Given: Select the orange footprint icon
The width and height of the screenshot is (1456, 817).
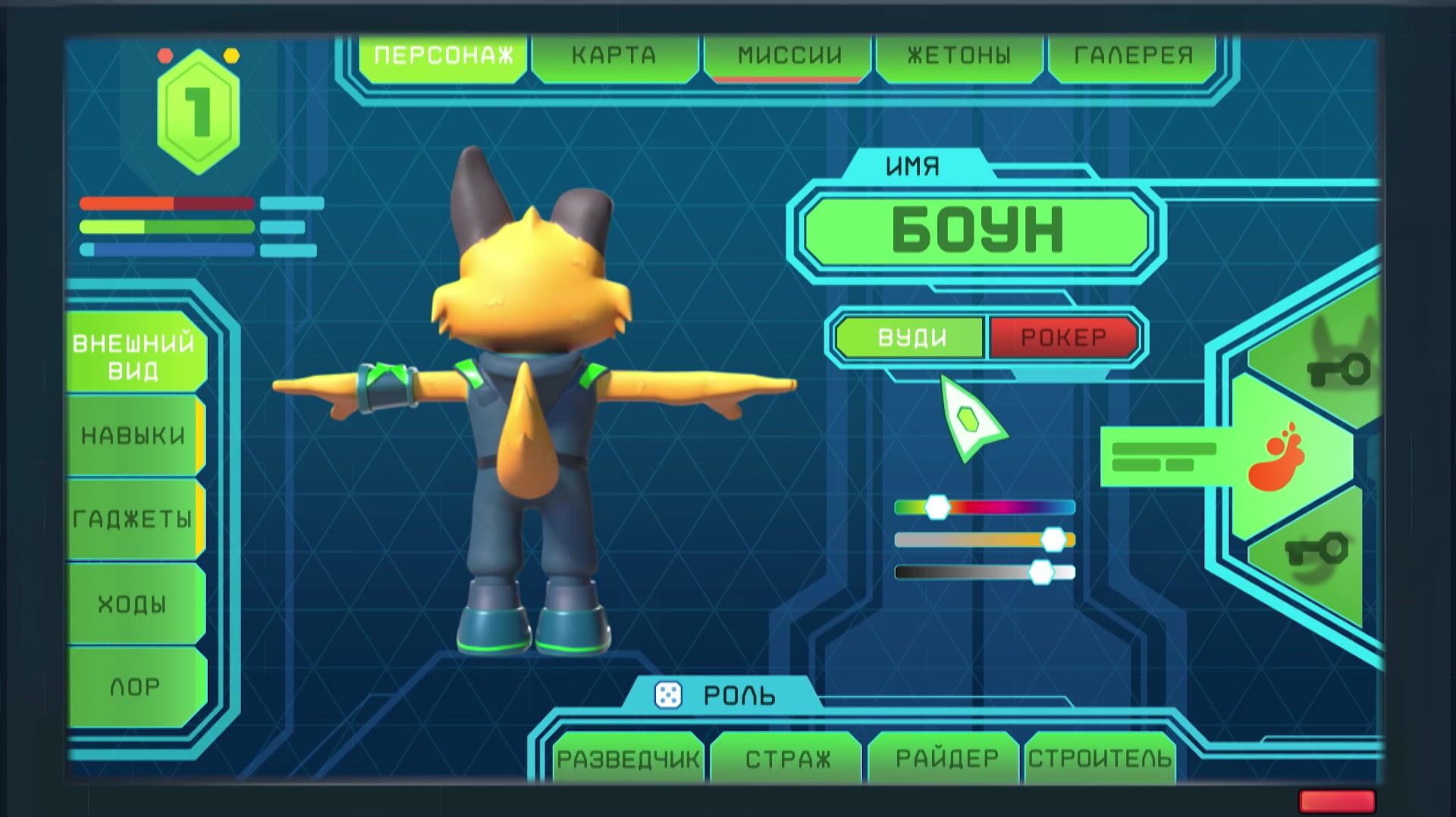Looking at the screenshot, I should click(1279, 456).
